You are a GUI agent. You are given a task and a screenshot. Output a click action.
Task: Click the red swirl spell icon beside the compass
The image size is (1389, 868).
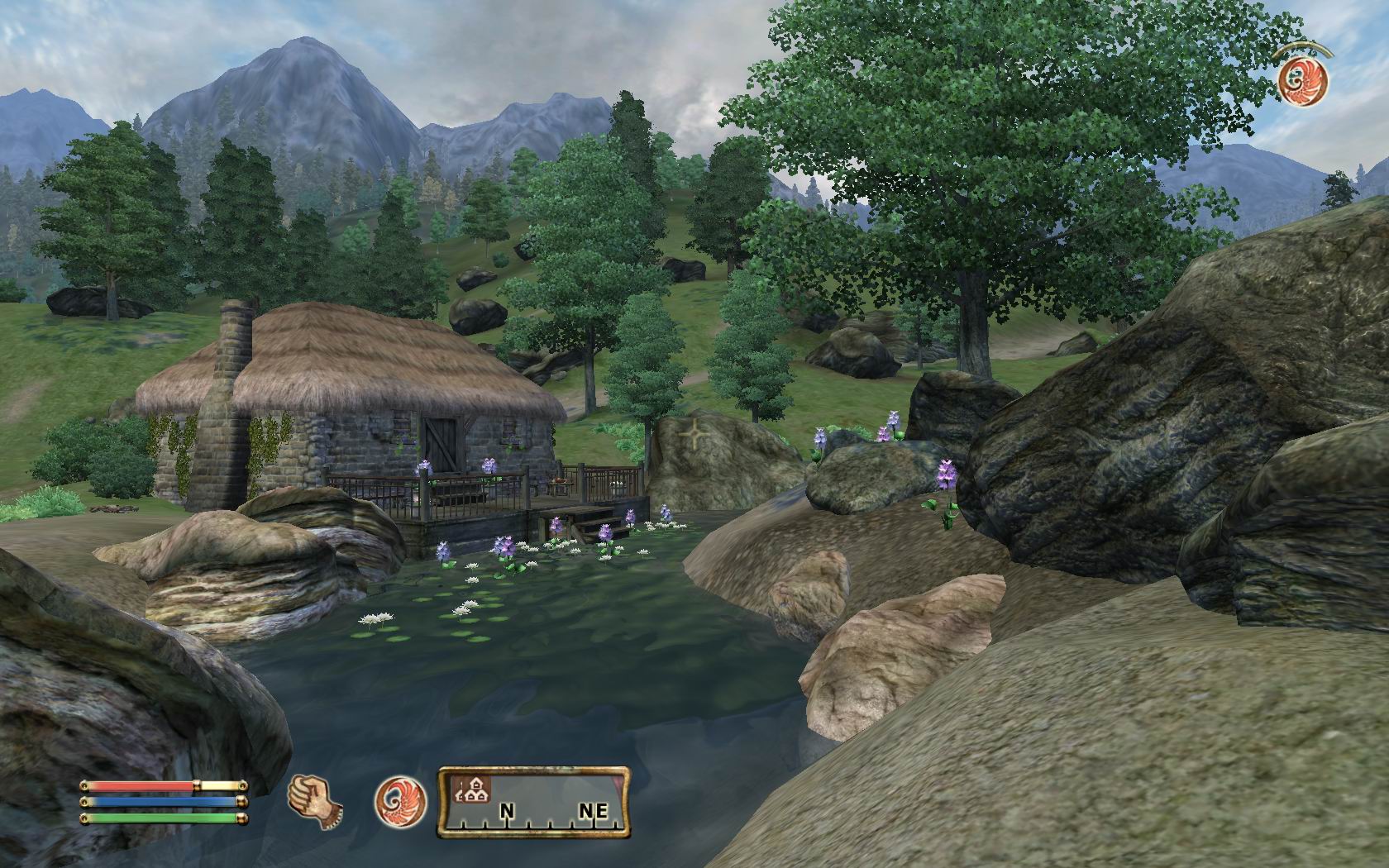pyautogui.click(x=400, y=803)
